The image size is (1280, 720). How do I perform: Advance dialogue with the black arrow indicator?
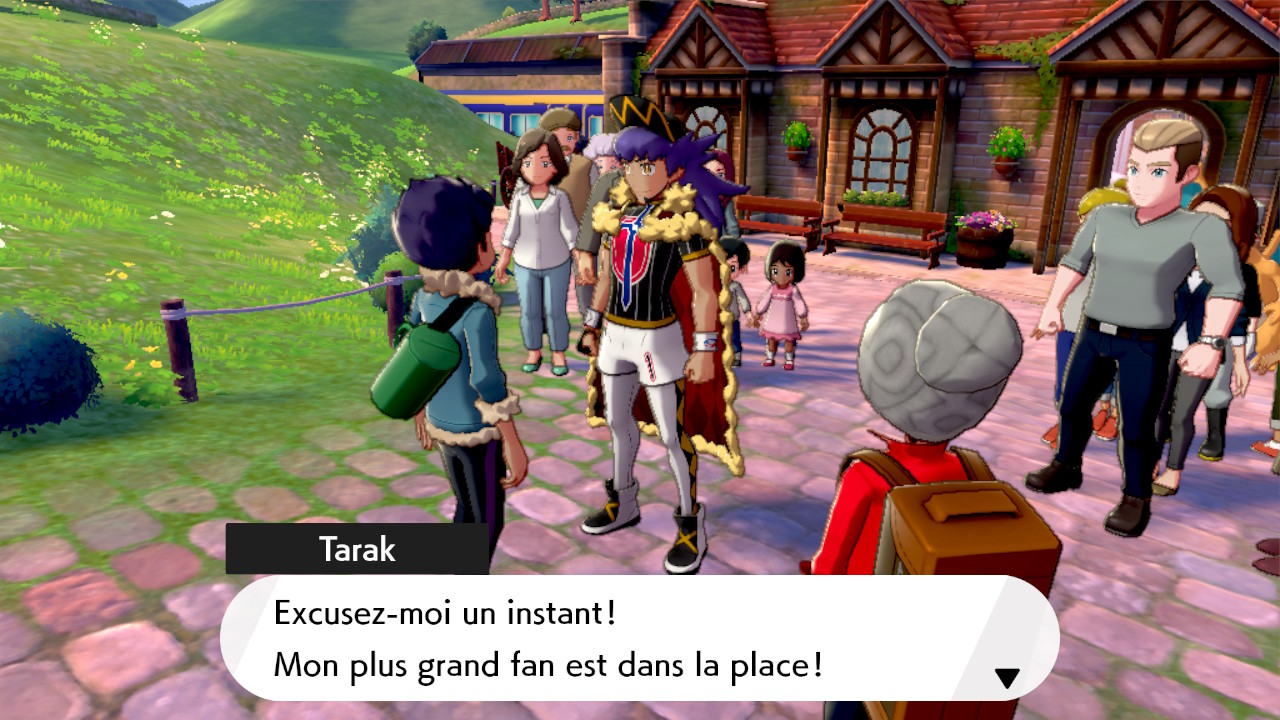(x=1006, y=678)
